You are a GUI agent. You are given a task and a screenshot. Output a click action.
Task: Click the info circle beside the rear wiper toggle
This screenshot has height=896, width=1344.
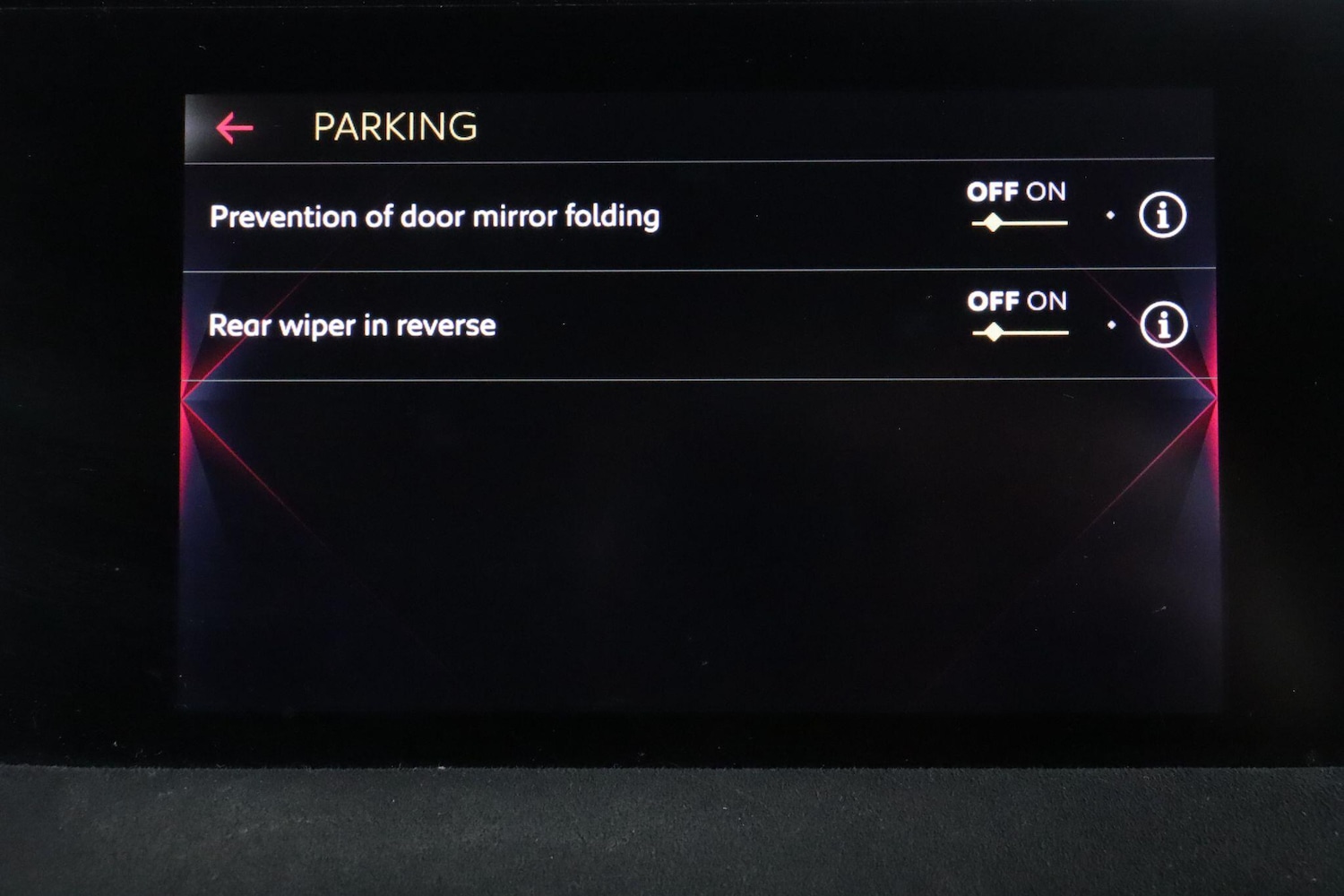click(x=1163, y=324)
